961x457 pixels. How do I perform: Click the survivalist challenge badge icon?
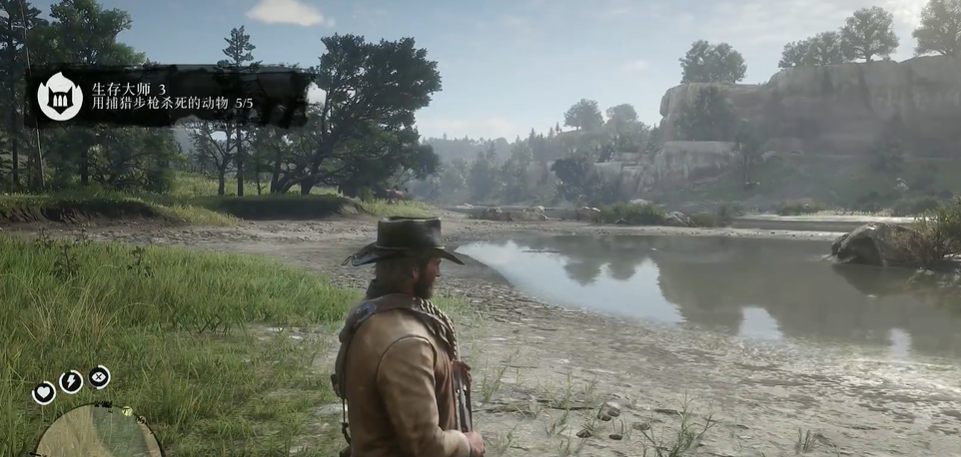click(x=60, y=96)
